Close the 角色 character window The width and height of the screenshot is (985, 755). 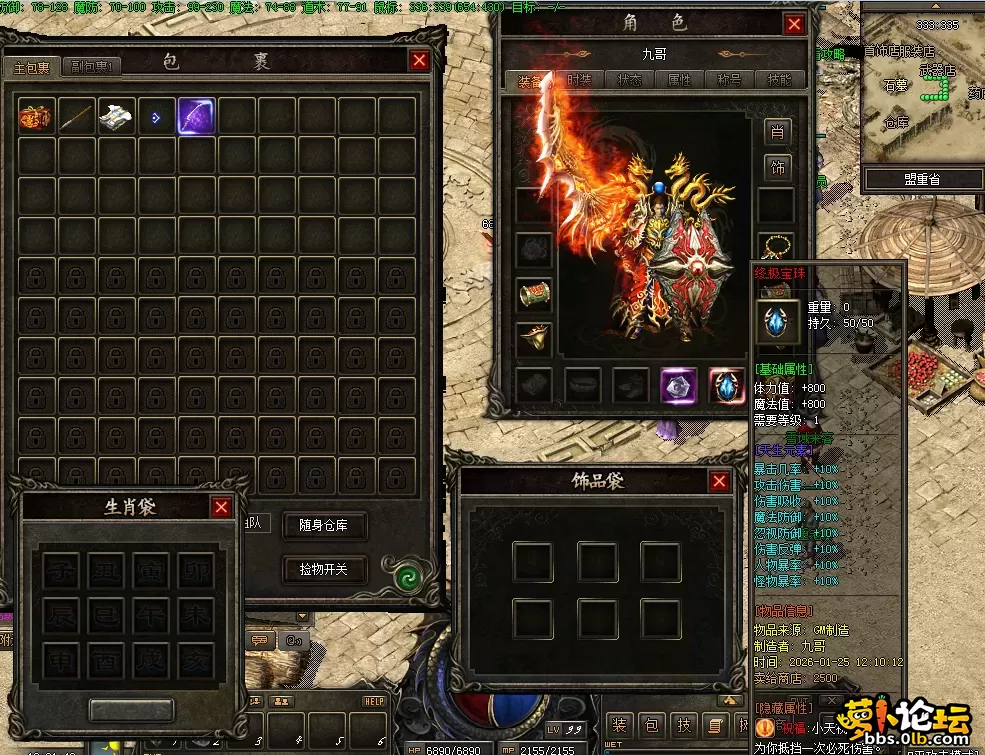794,25
